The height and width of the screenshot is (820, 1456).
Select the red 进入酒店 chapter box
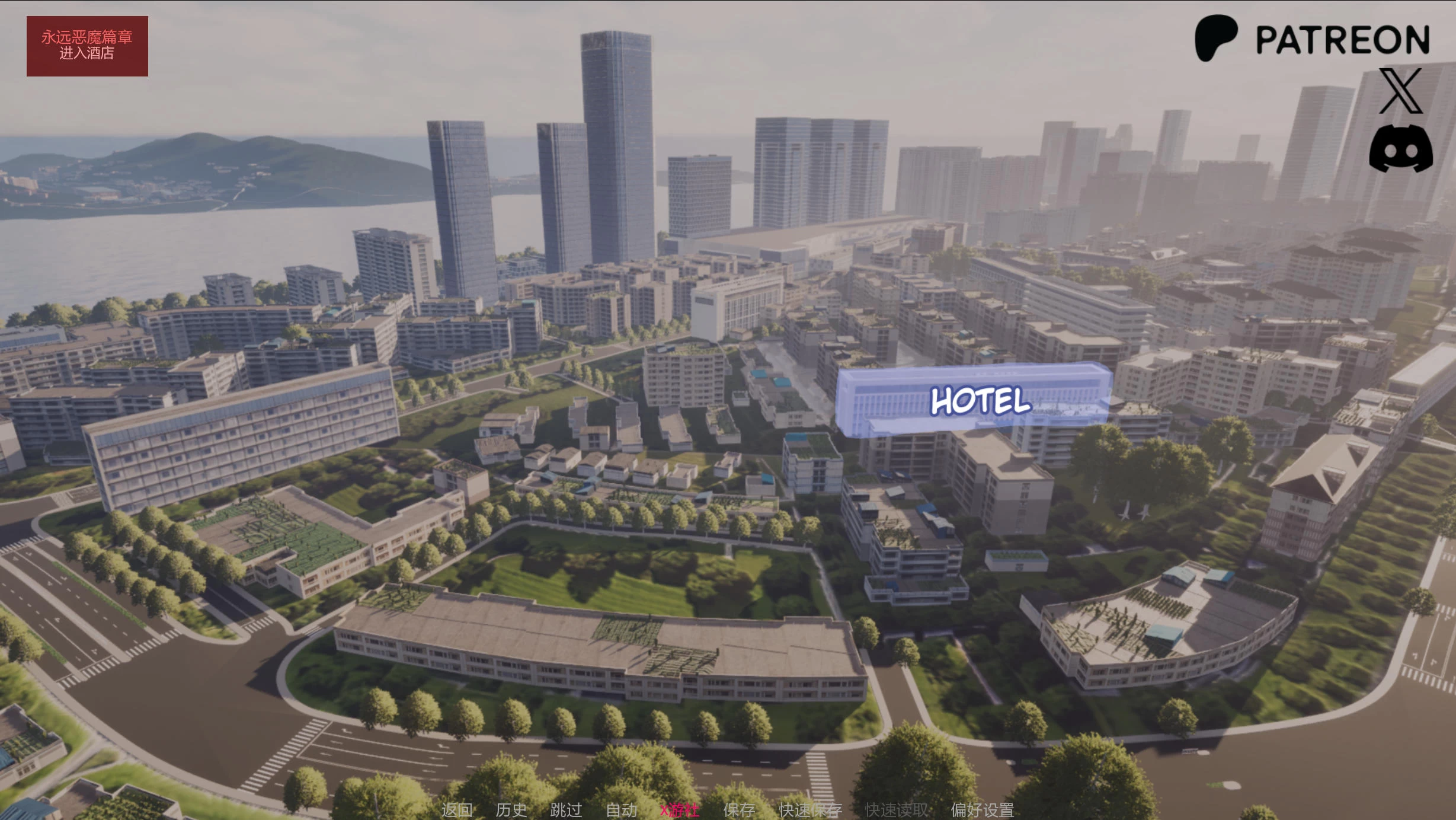(87, 46)
